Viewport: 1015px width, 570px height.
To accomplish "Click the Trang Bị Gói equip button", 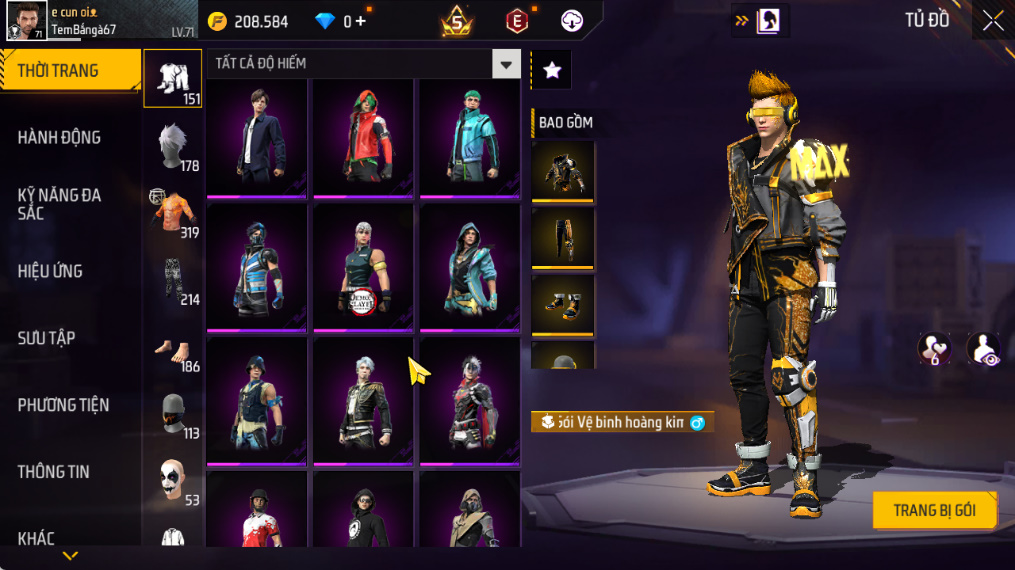I will pyautogui.click(x=935, y=510).
